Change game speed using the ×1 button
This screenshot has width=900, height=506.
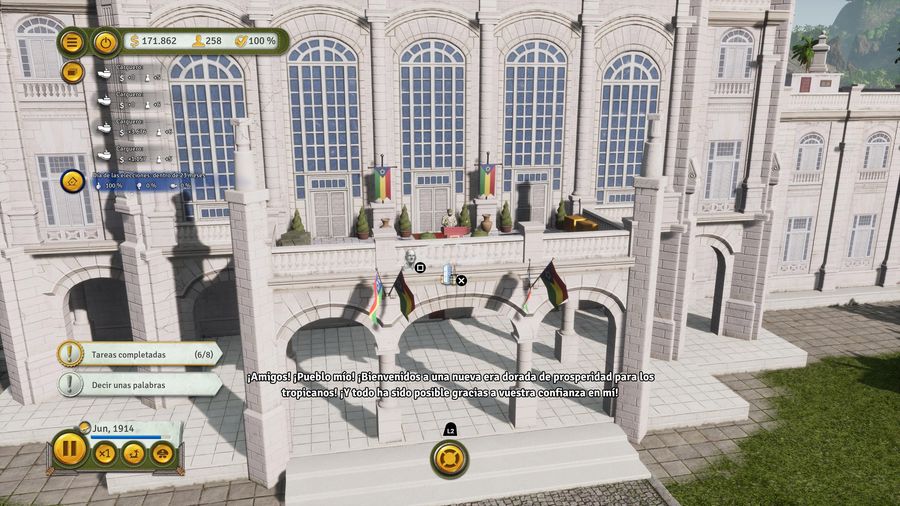[x=105, y=453]
